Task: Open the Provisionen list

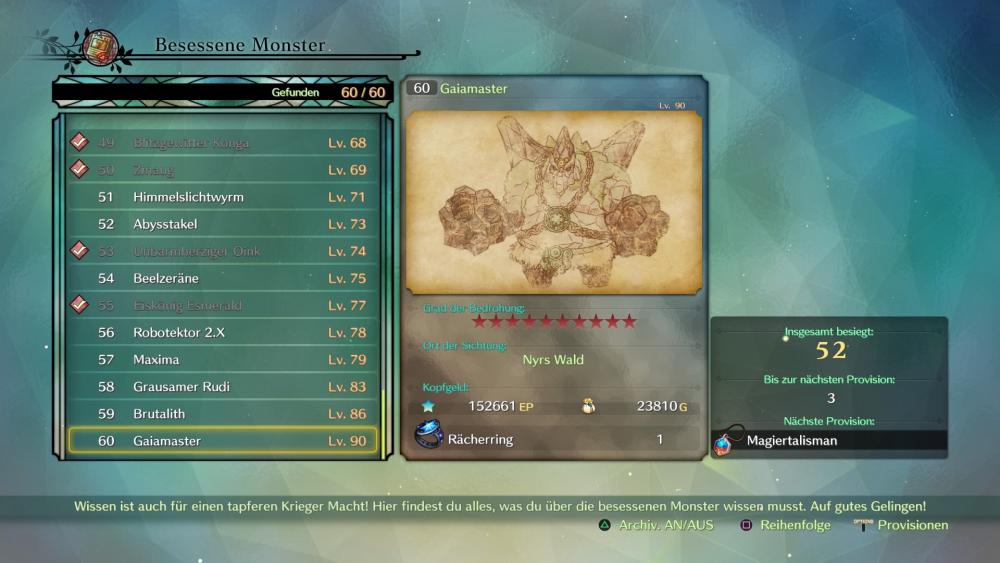Action: pos(902,525)
